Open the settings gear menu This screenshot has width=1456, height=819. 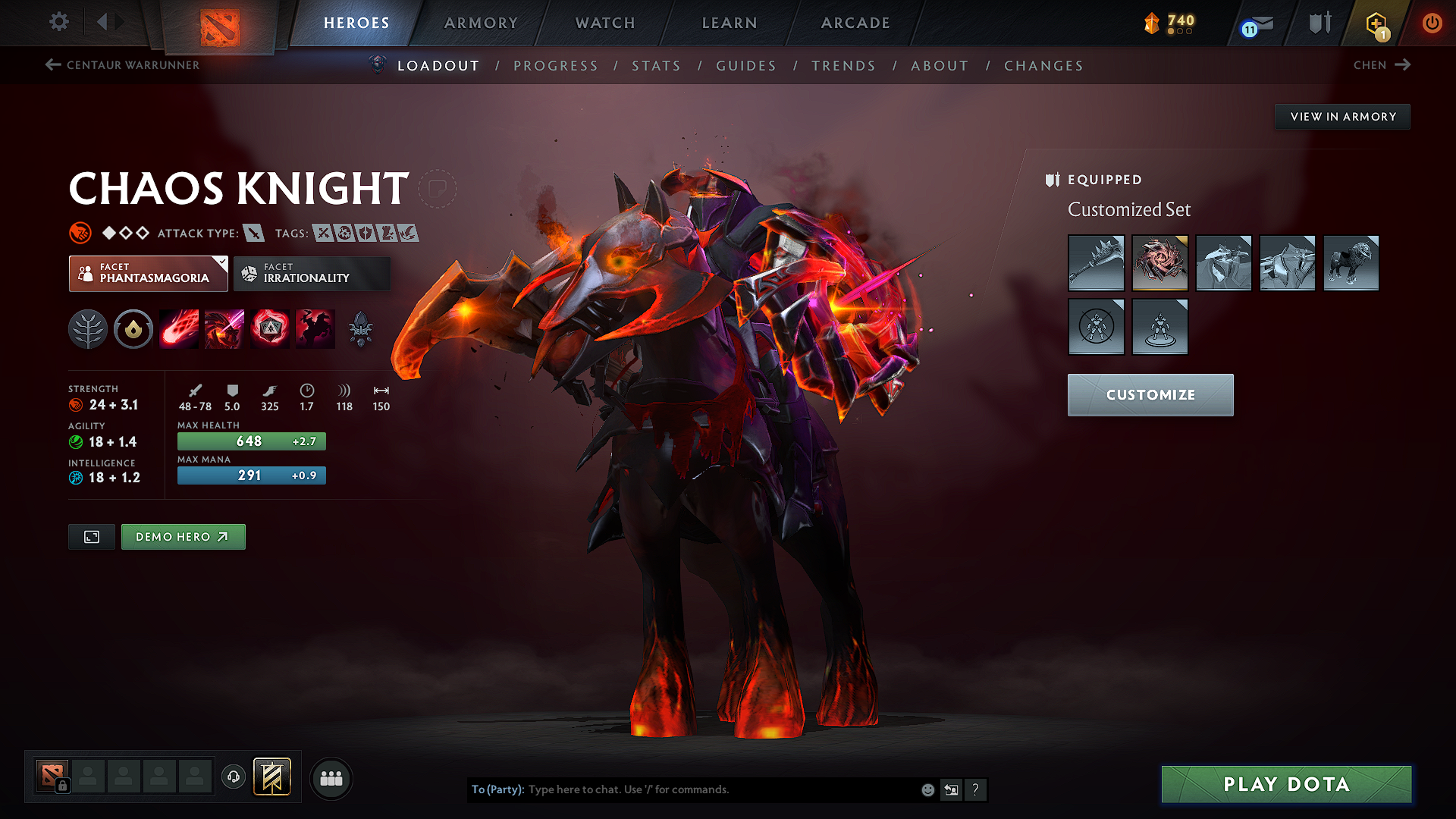(x=59, y=22)
